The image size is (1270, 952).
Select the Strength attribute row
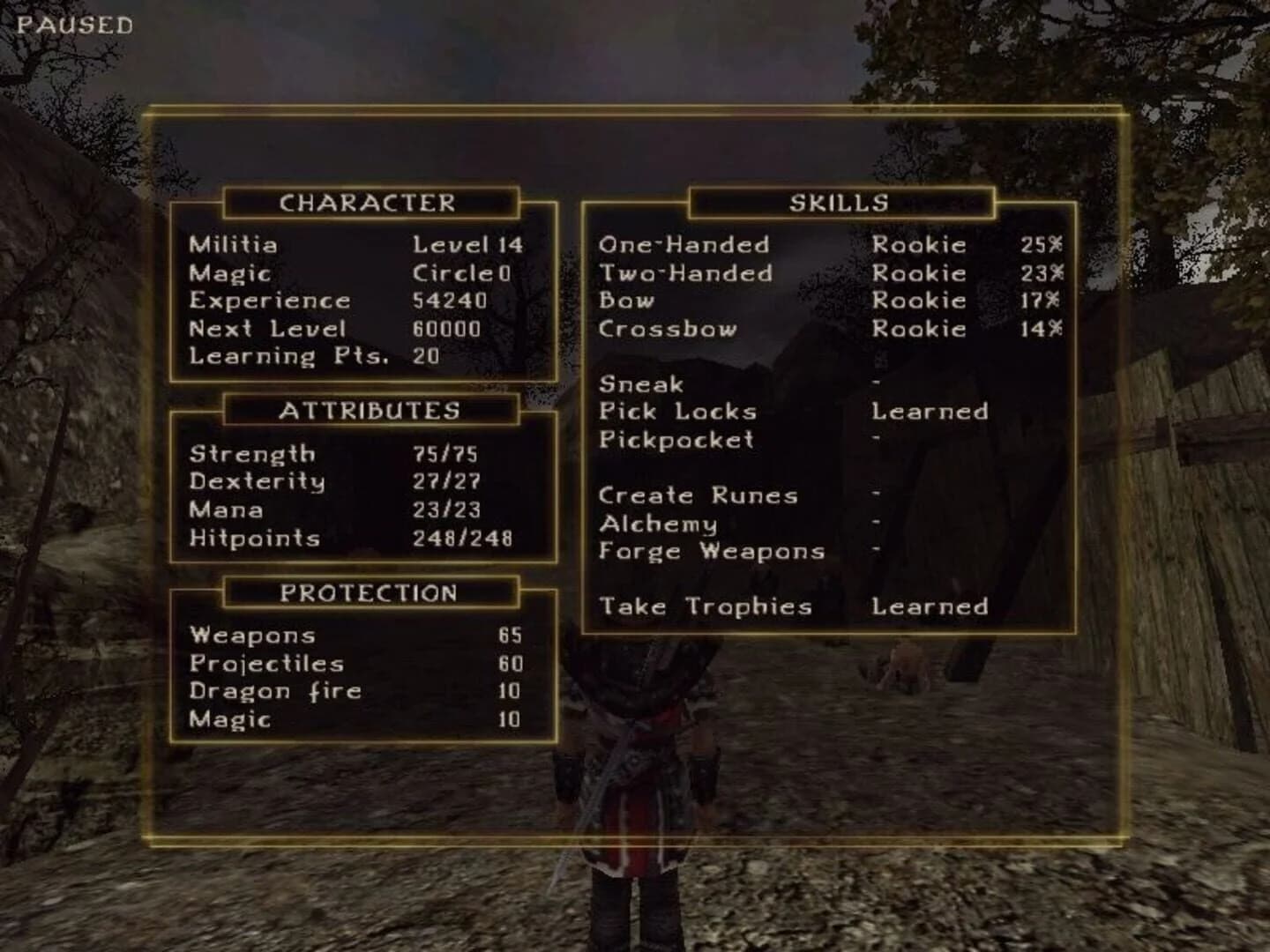point(252,454)
